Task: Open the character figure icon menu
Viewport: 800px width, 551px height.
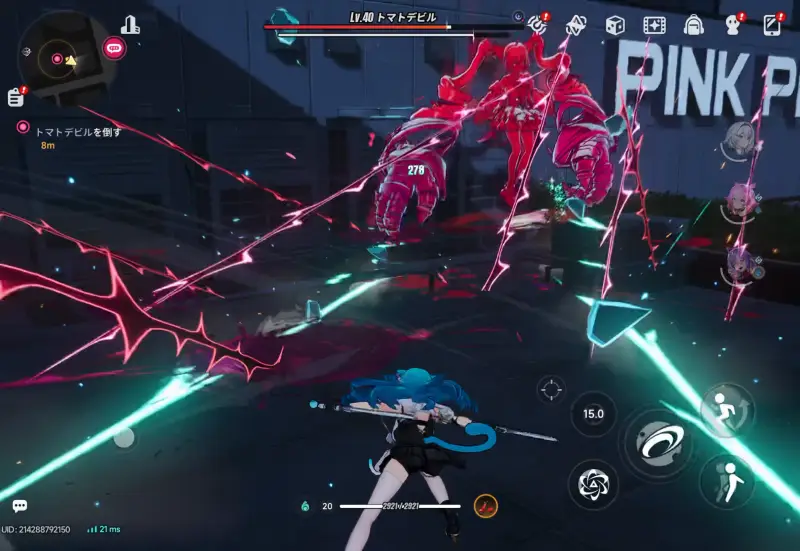Action: 731,25
